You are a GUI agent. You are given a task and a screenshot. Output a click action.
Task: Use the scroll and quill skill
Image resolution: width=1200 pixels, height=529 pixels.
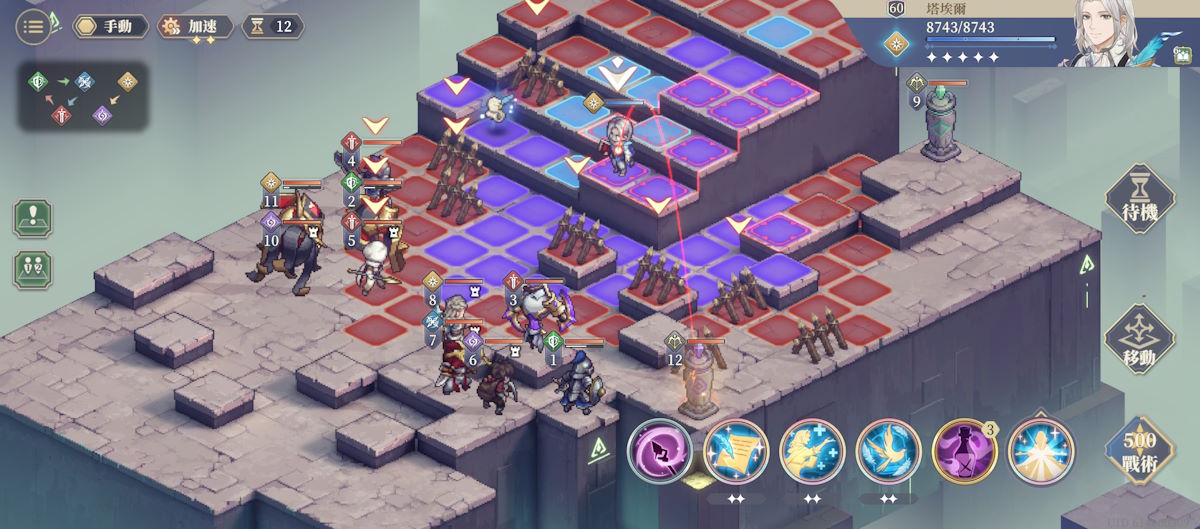(736, 451)
